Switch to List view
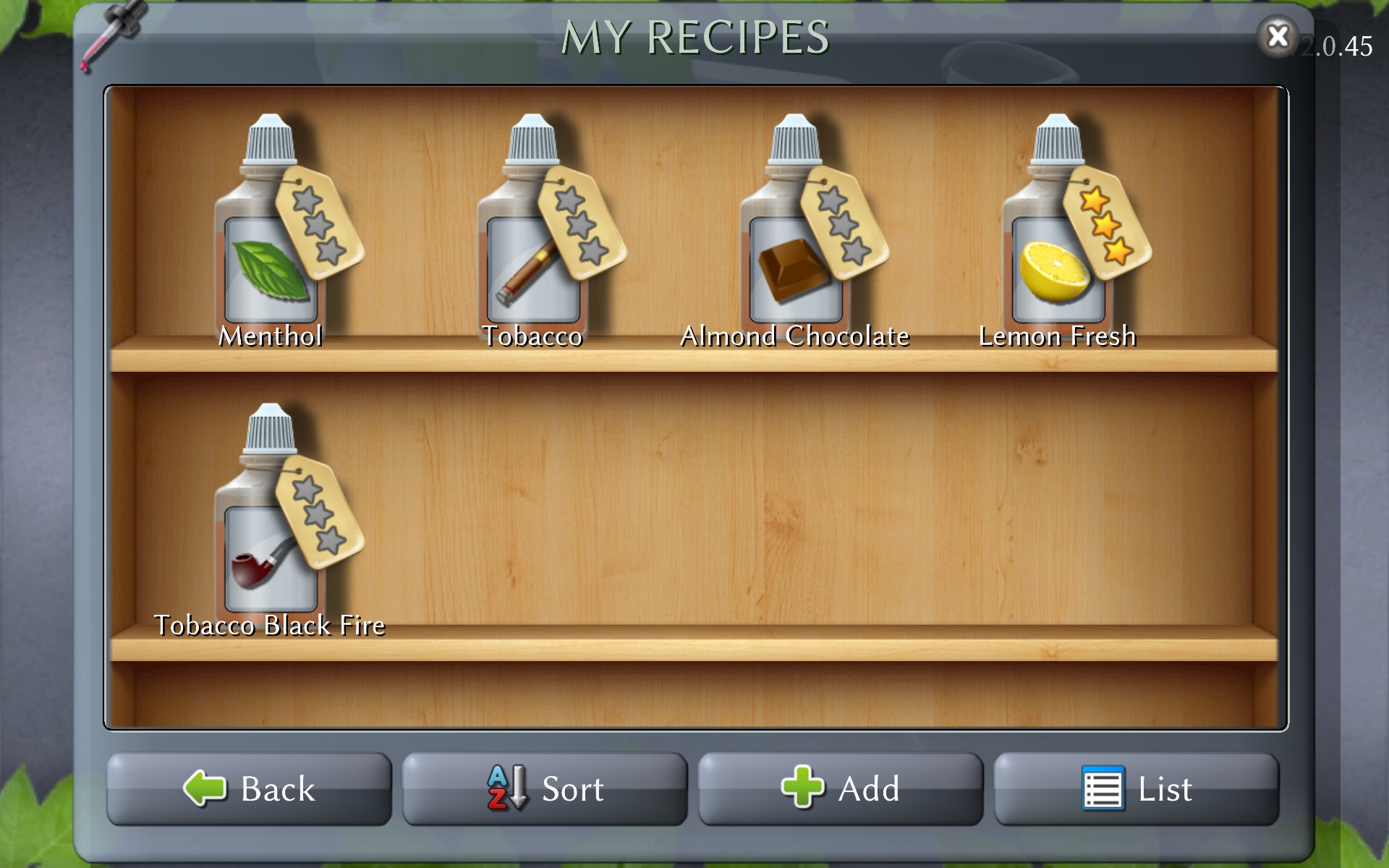 [1136, 788]
